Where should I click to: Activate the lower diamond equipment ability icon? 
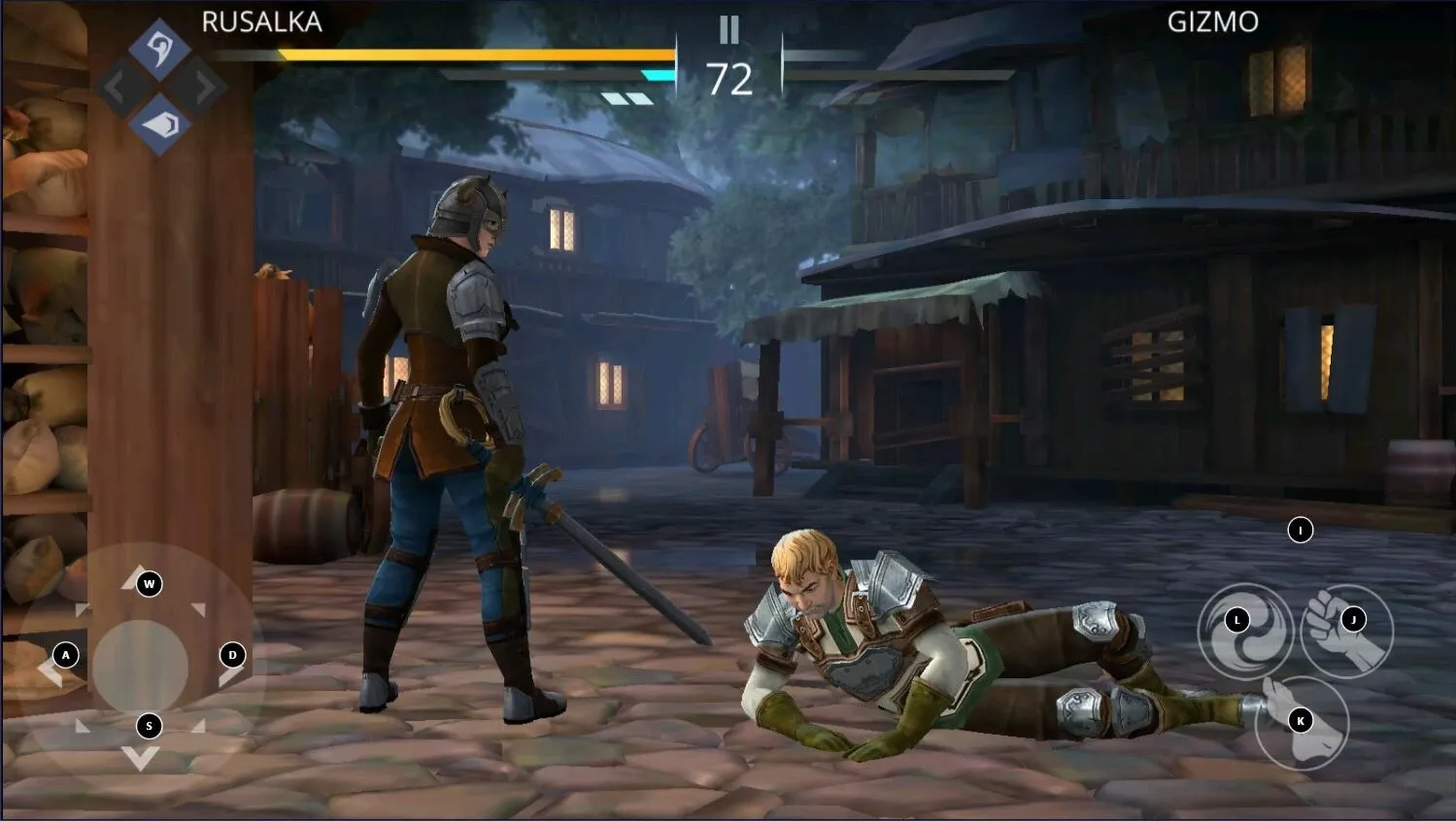[161, 124]
